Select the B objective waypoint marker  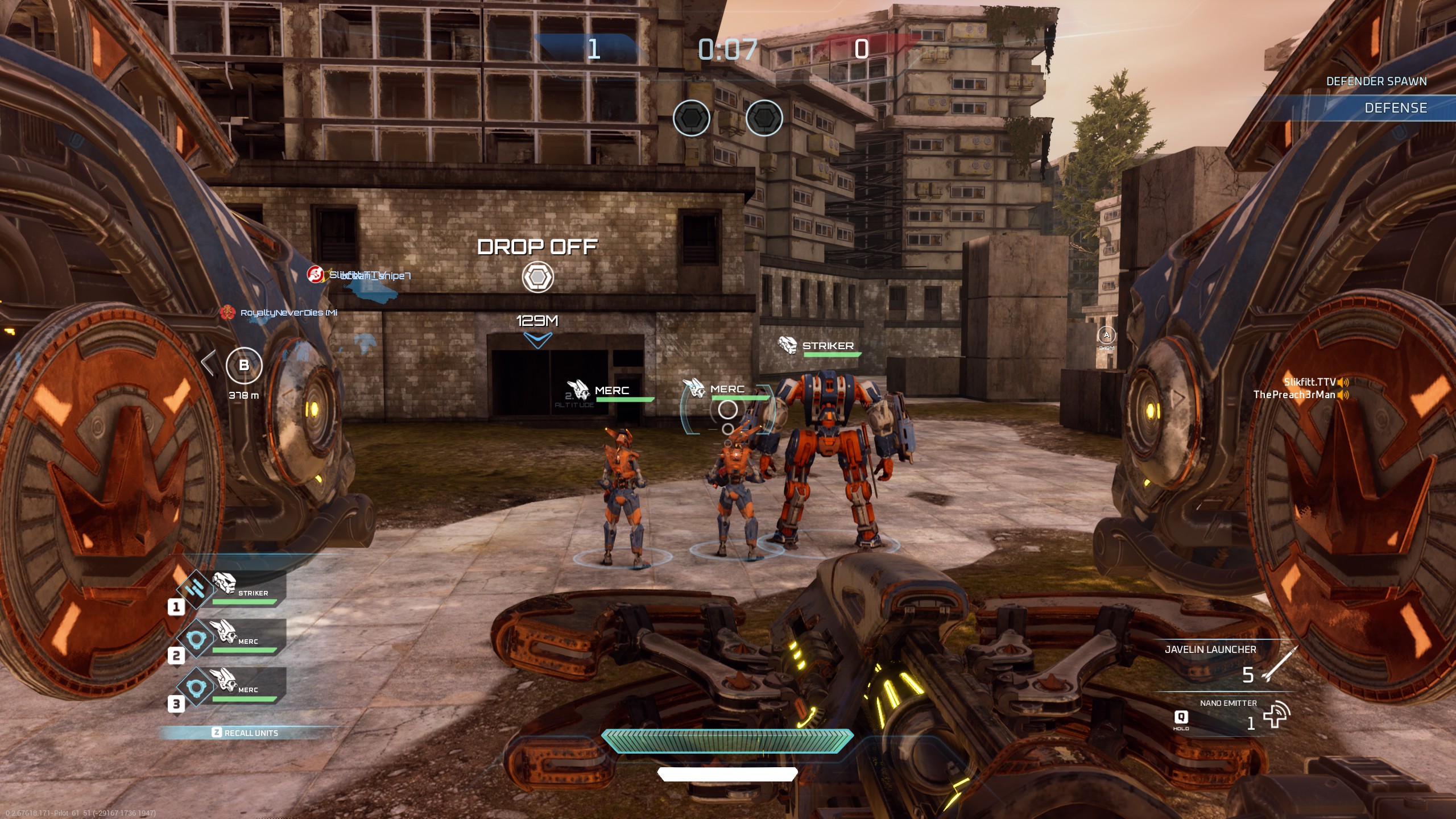click(244, 365)
